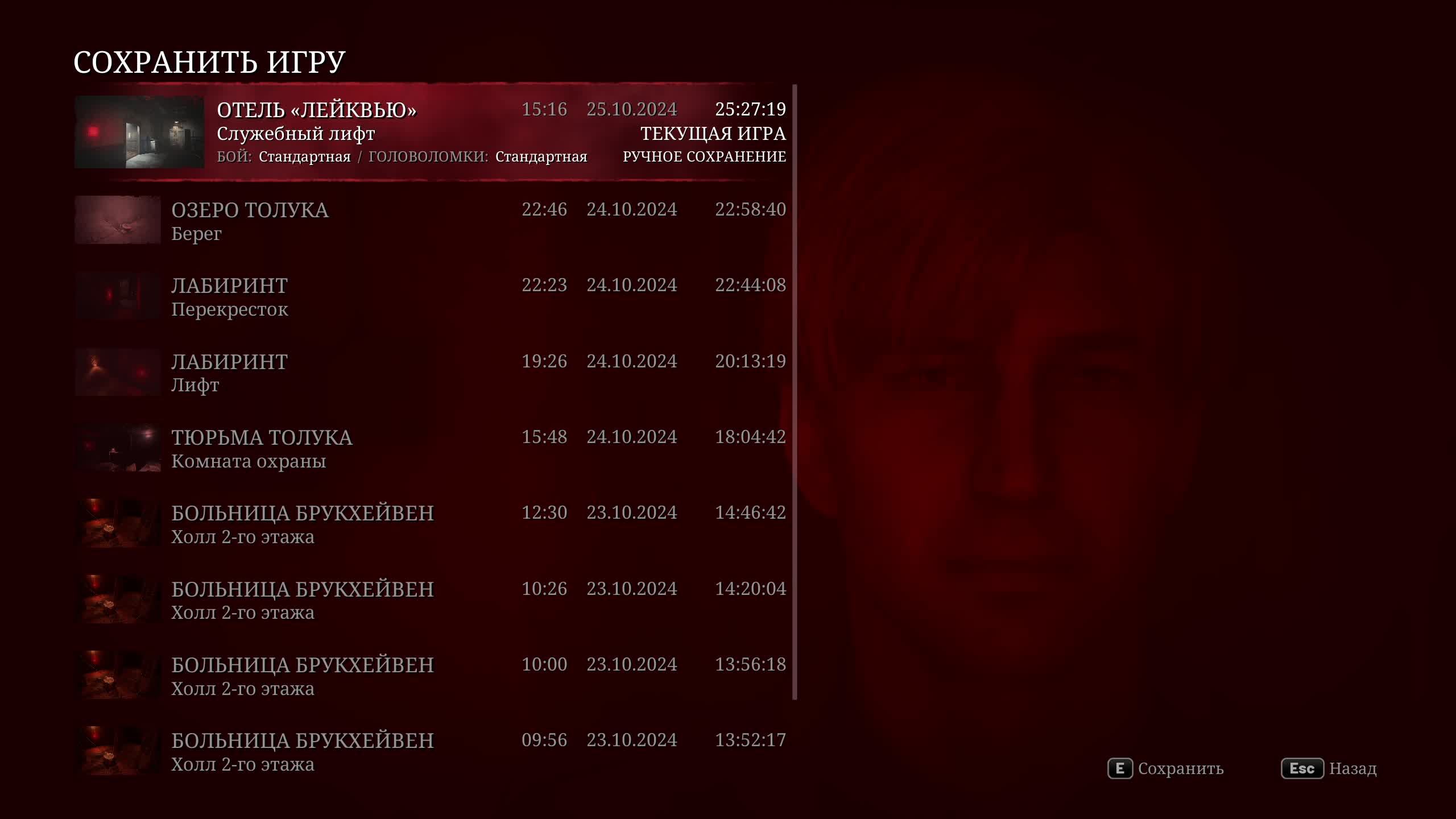
Task: Click the 09:56 БОЛЬНИЦА БРУКХЕЙВЕН save slot
Action: (398, 752)
